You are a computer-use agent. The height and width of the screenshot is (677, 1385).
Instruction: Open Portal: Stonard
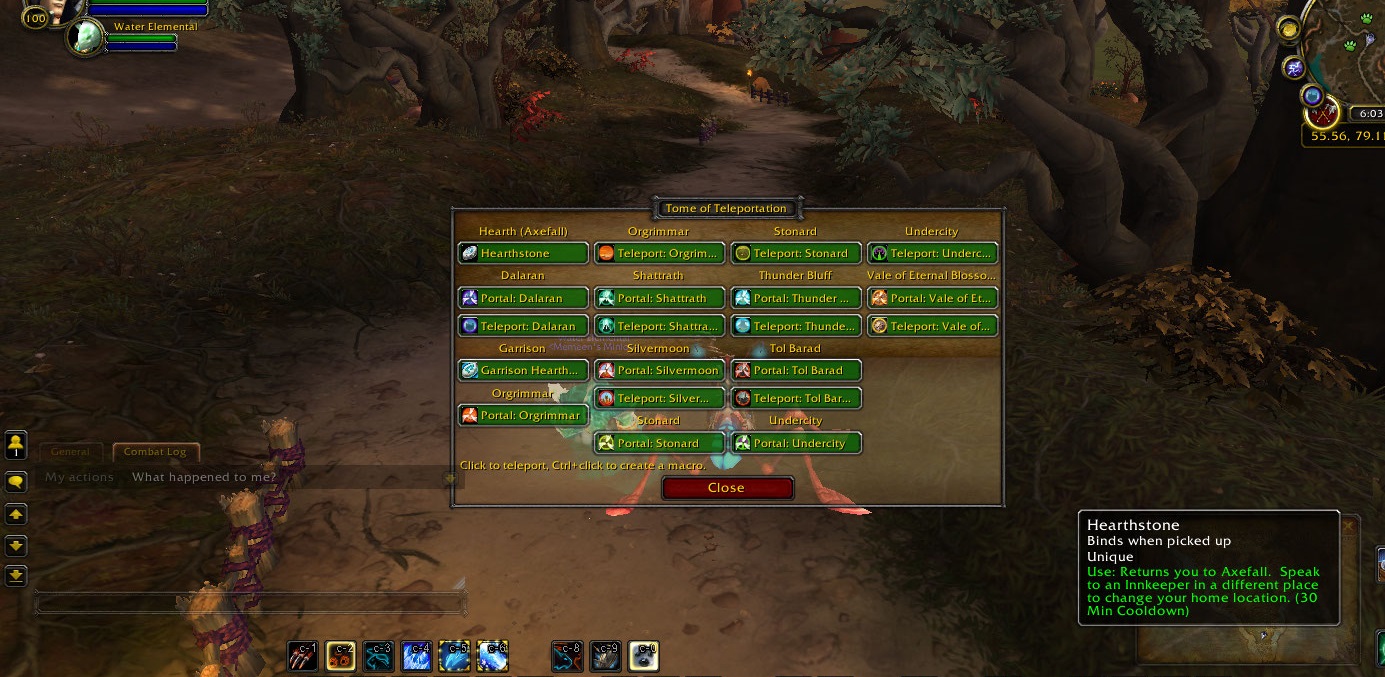[x=660, y=443]
